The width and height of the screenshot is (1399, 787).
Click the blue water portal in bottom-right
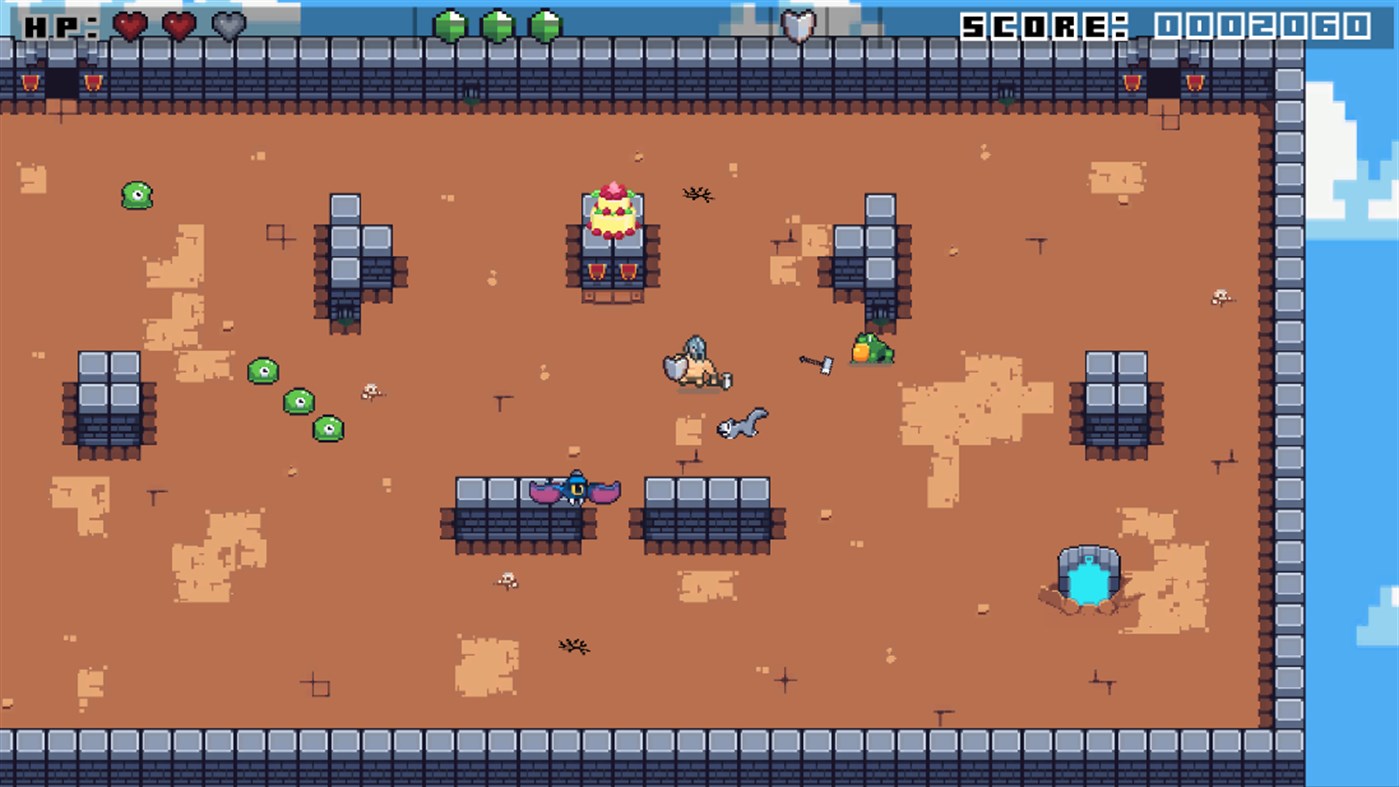coord(1089,578)
